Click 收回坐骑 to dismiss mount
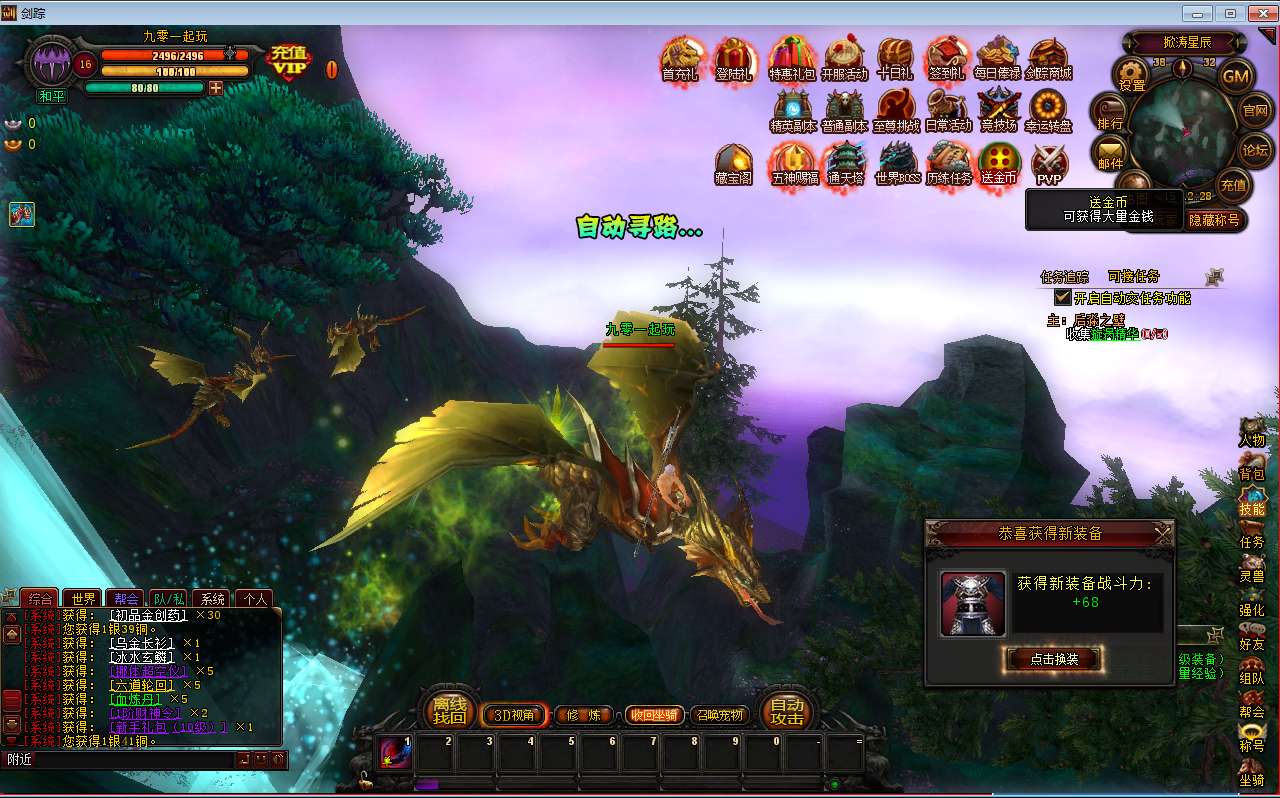Image resolution: width=1280 pixels, height=798 pixels. click(655, 715)
